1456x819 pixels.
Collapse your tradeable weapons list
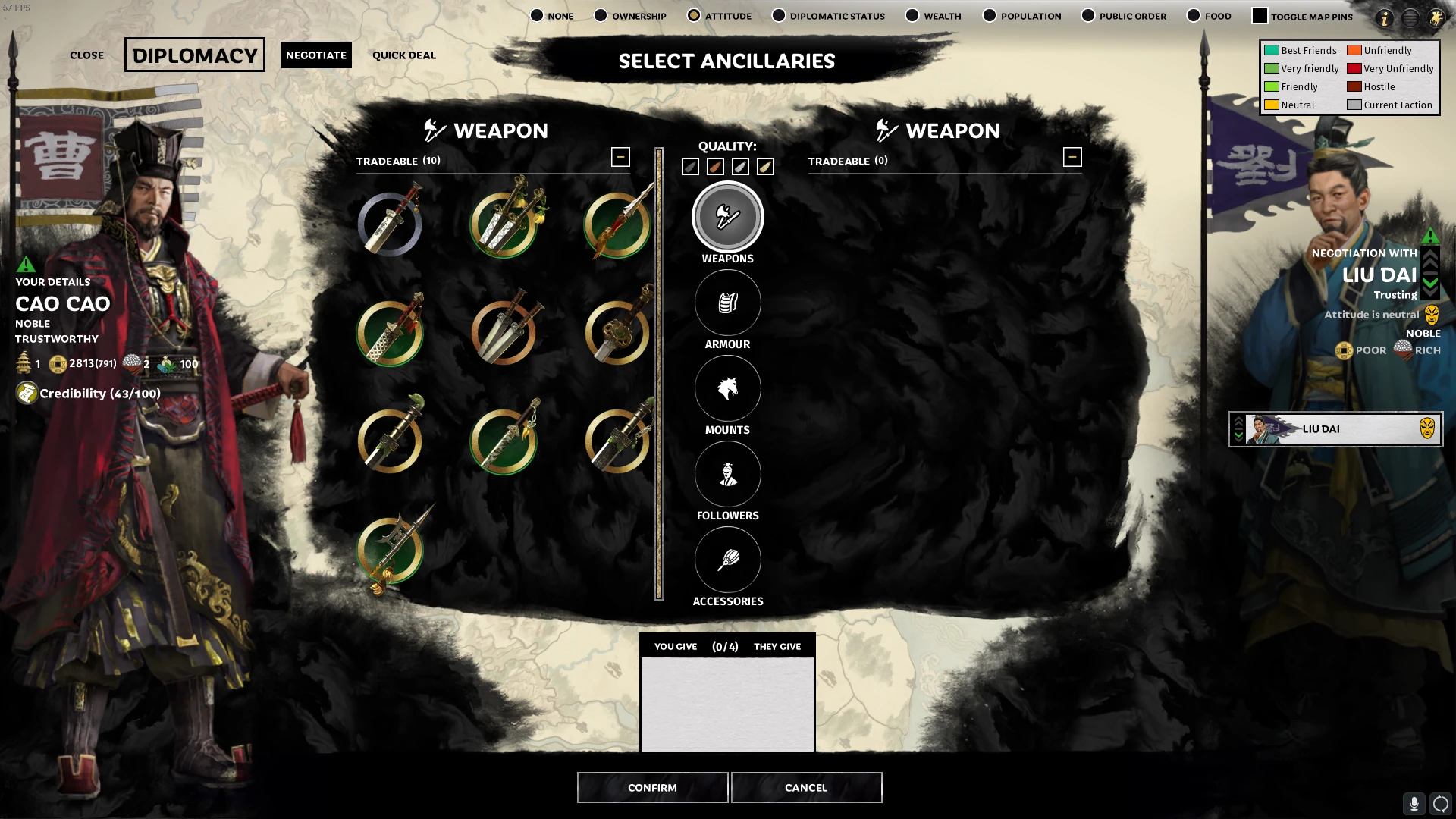point(620,157)
